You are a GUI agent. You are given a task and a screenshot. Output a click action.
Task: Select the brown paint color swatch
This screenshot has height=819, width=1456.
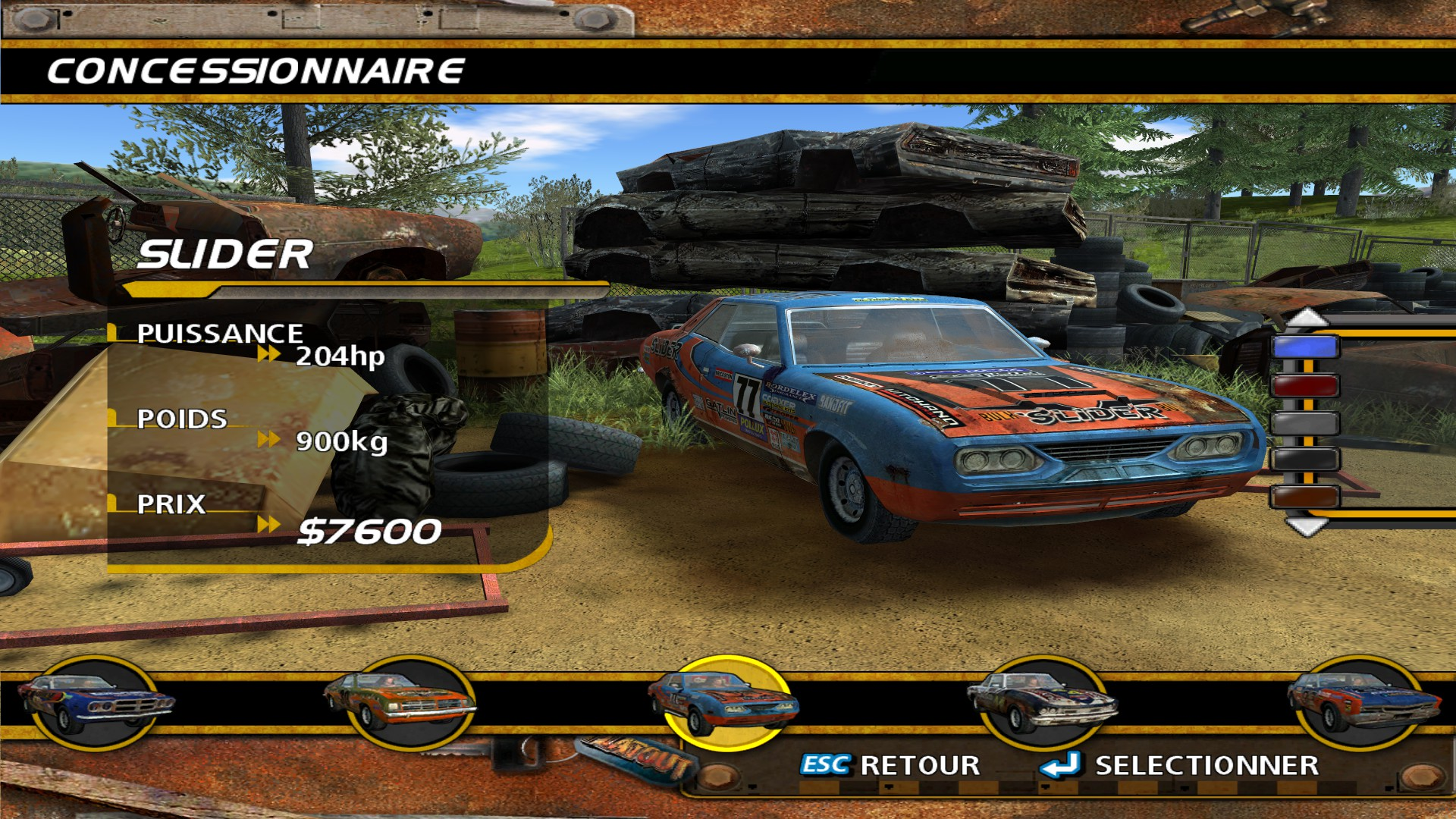pyautogui.click(x=1305, y=497)
